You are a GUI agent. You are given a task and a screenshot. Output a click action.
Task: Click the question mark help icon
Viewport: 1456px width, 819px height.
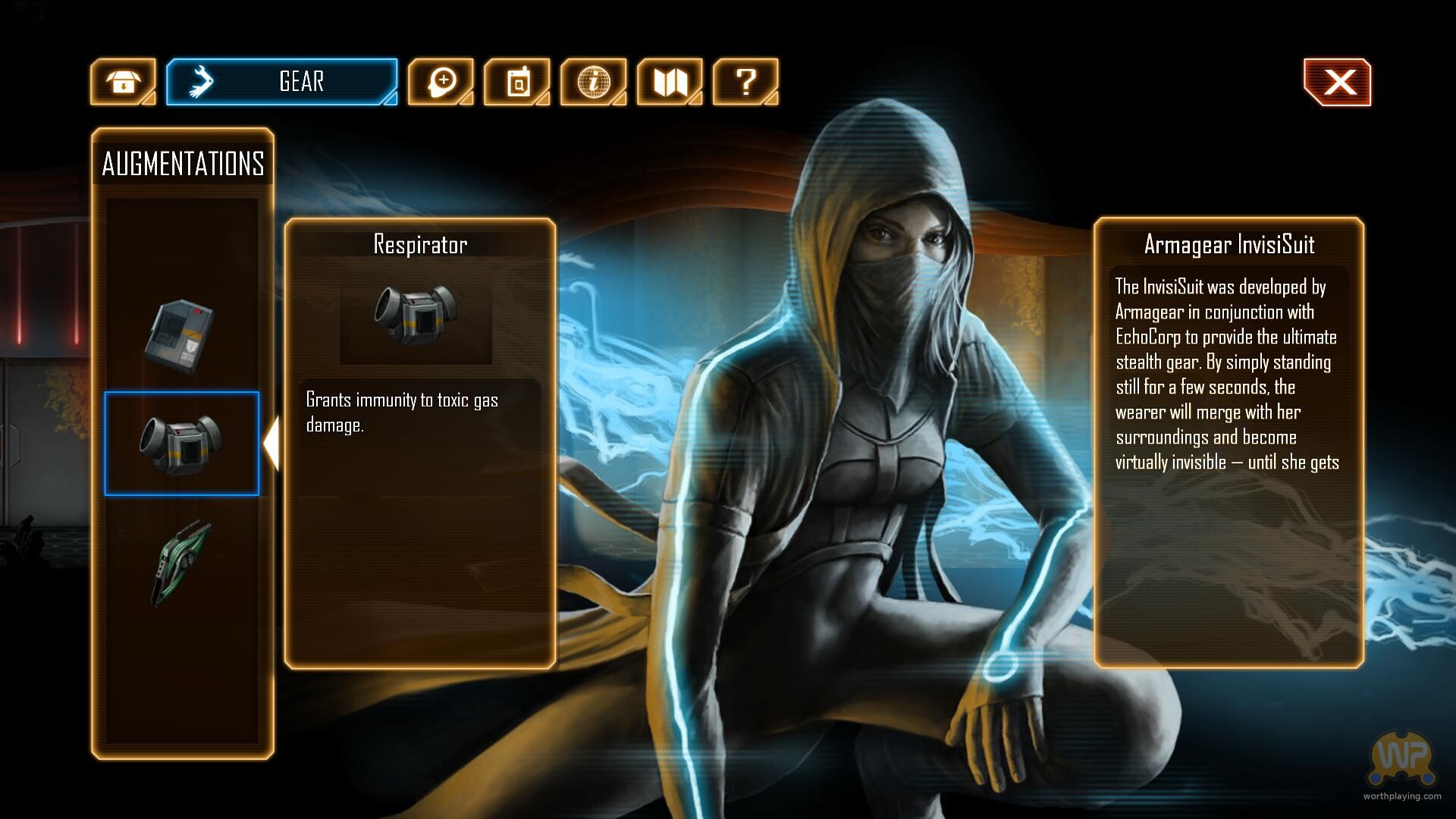click(746, 82)
